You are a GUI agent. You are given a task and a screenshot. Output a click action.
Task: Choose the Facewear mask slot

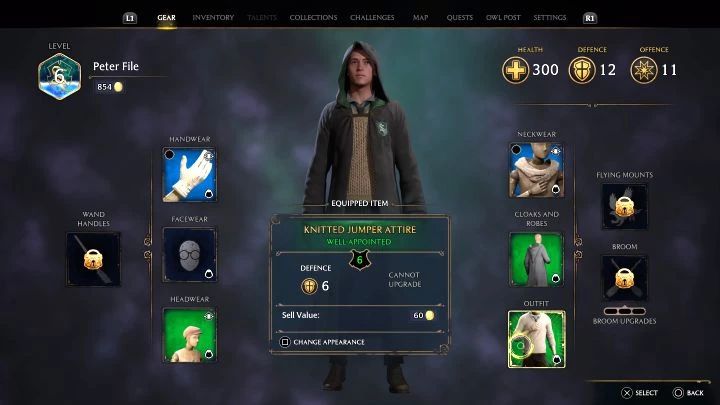[190, 254]
